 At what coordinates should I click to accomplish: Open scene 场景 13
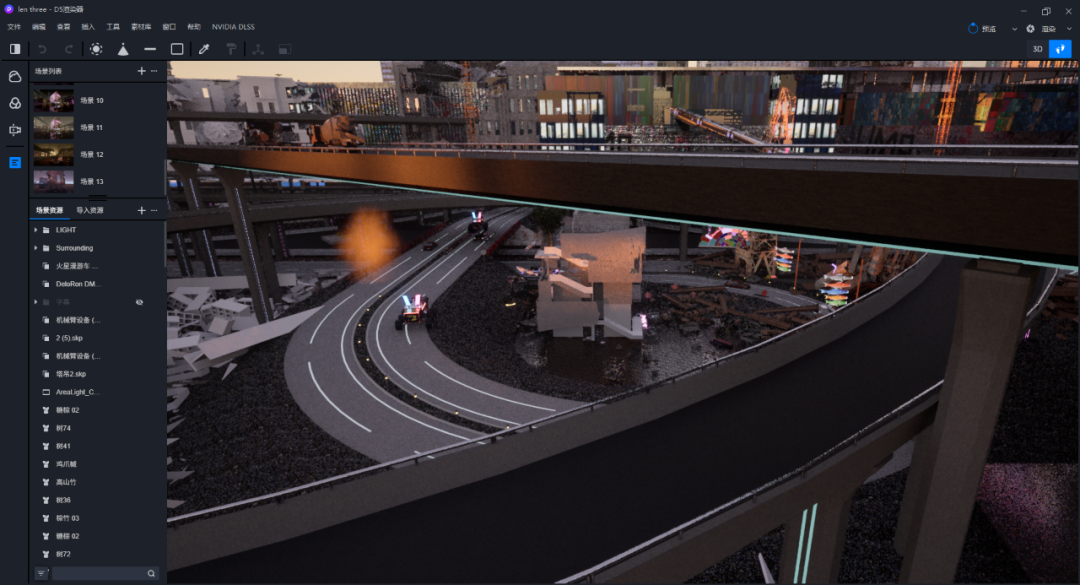(91, 181)
